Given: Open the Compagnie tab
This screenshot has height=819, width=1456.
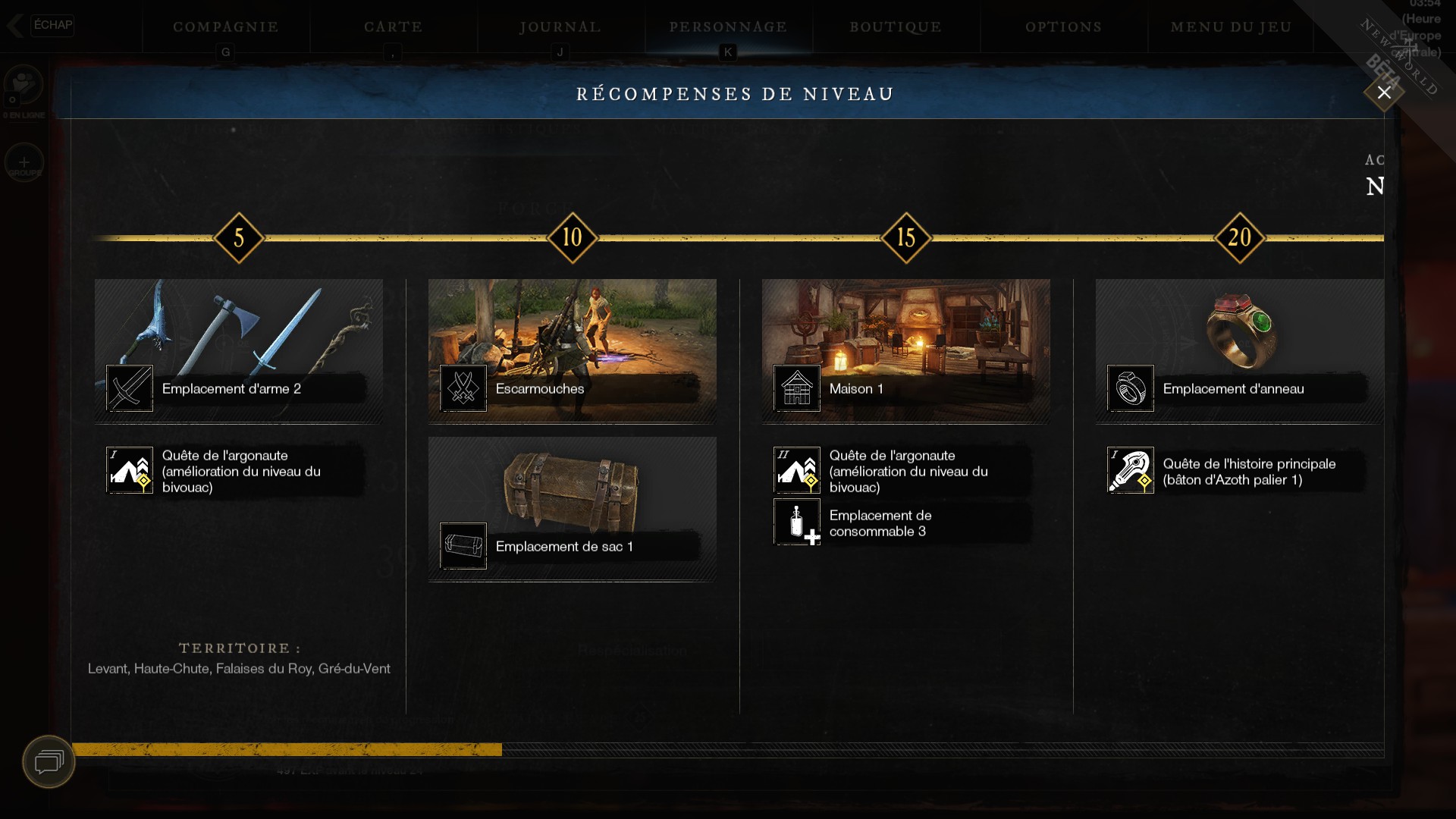Looking at the screenshot, I should (226, 27).
